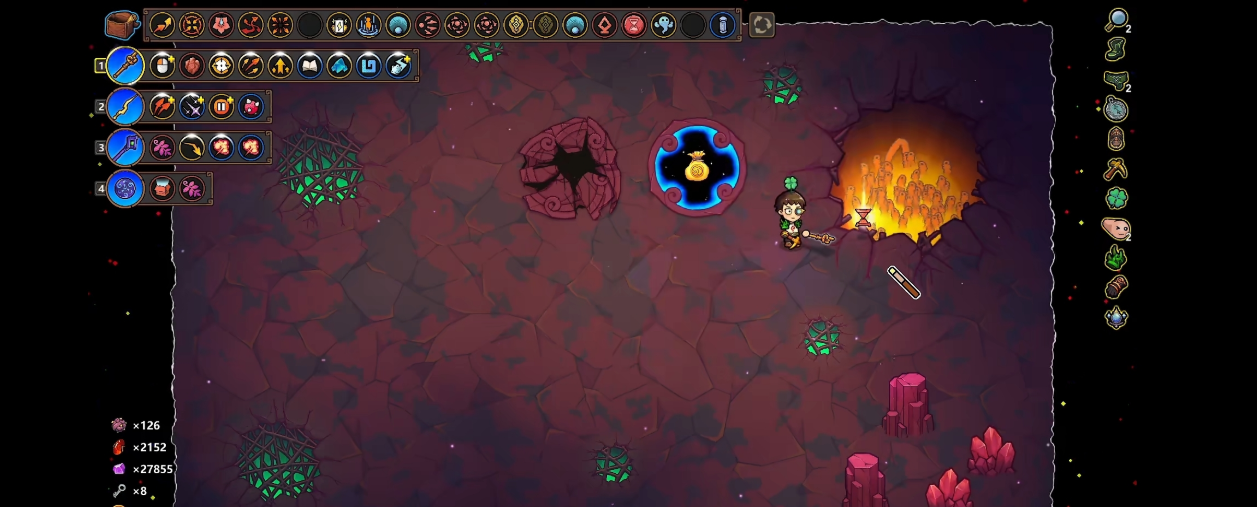The height and width of the screenshot is (507, 1257).
Task: Select the blue spiral spell icon
Action: [x=369, y=66]
